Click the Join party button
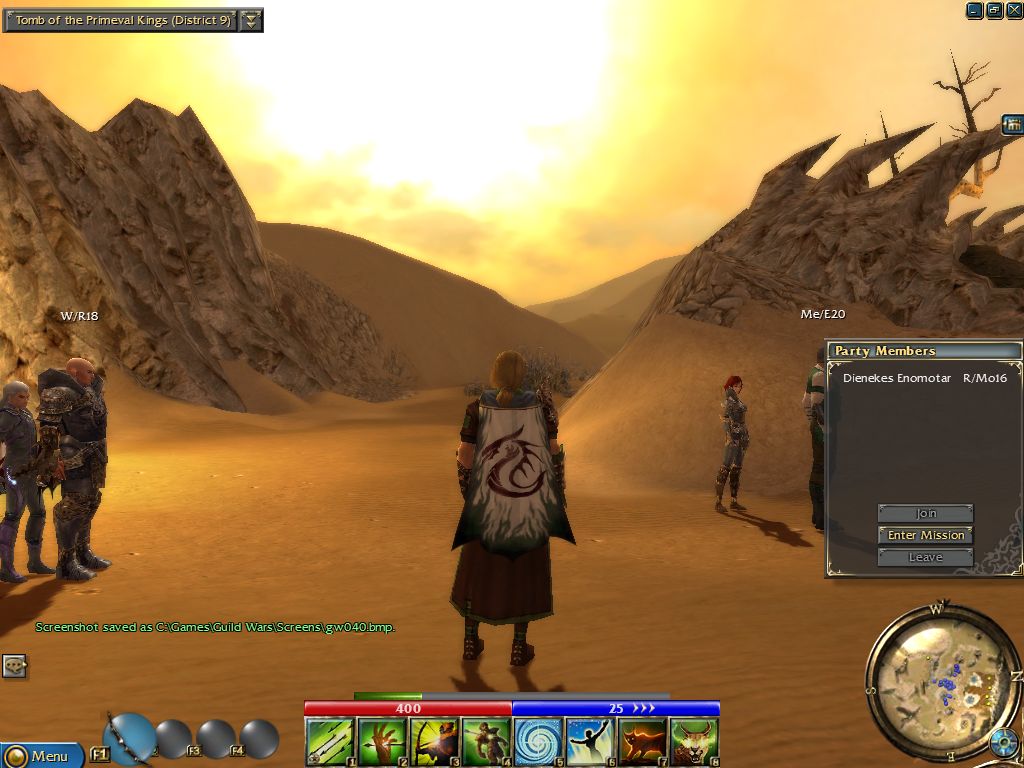Screen dimensions: 1024x768 pos(925,513)
